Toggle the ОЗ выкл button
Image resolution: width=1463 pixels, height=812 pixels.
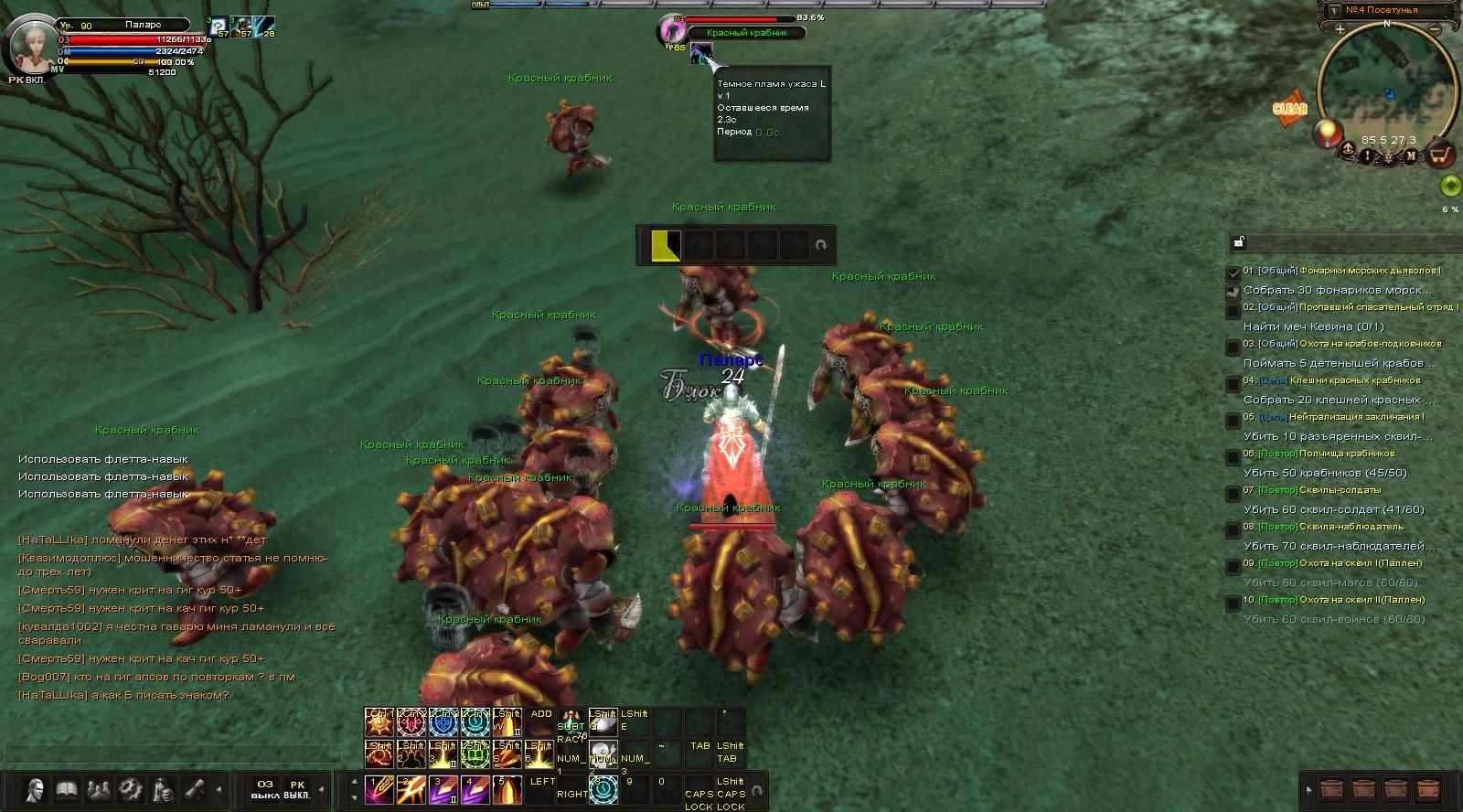(265, 789)
